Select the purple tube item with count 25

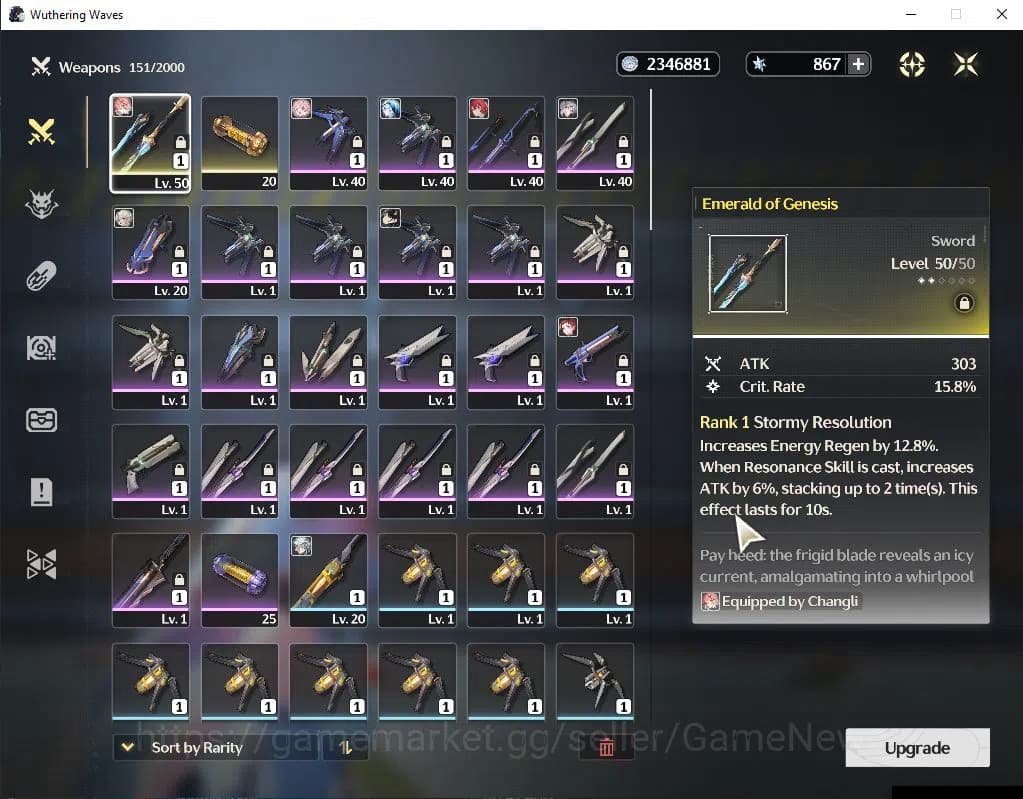[239, 580]
